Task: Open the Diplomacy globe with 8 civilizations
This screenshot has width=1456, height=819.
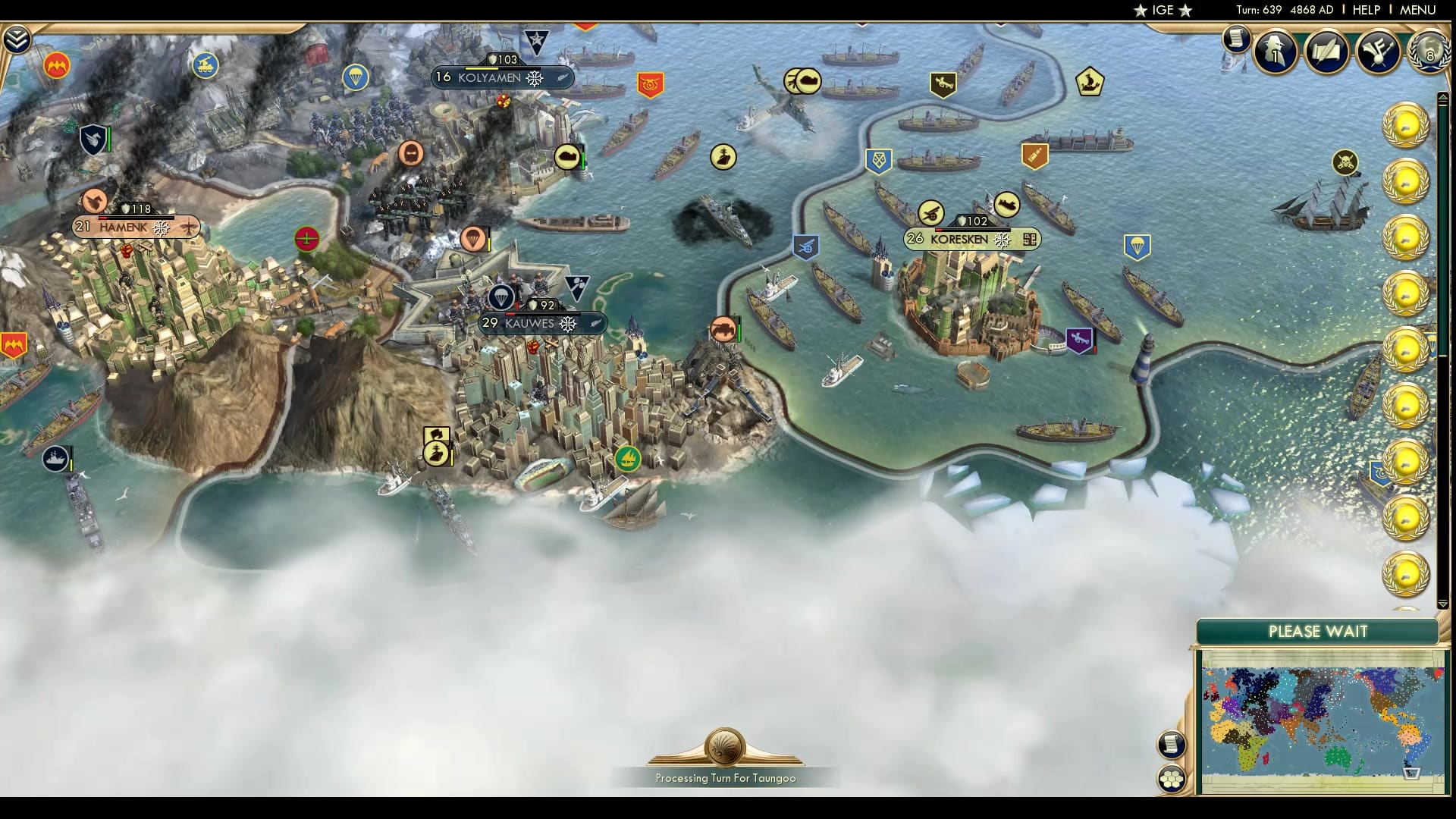Action: pyautogui.click(x=1429, y=53)
